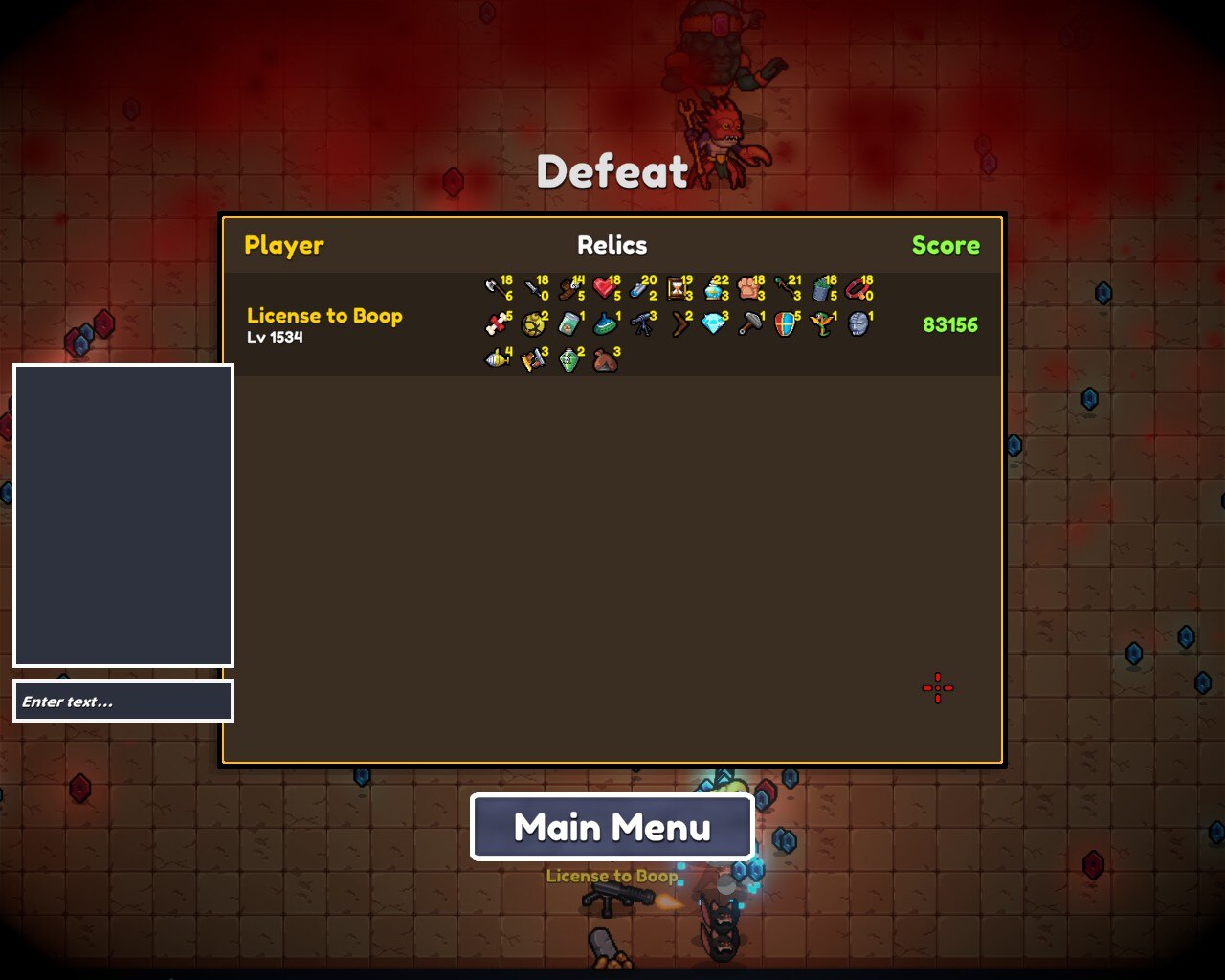Inspect the brown sack relic
The height and width of the screenshot is (980, 1225).
click(x=605, y=361)
